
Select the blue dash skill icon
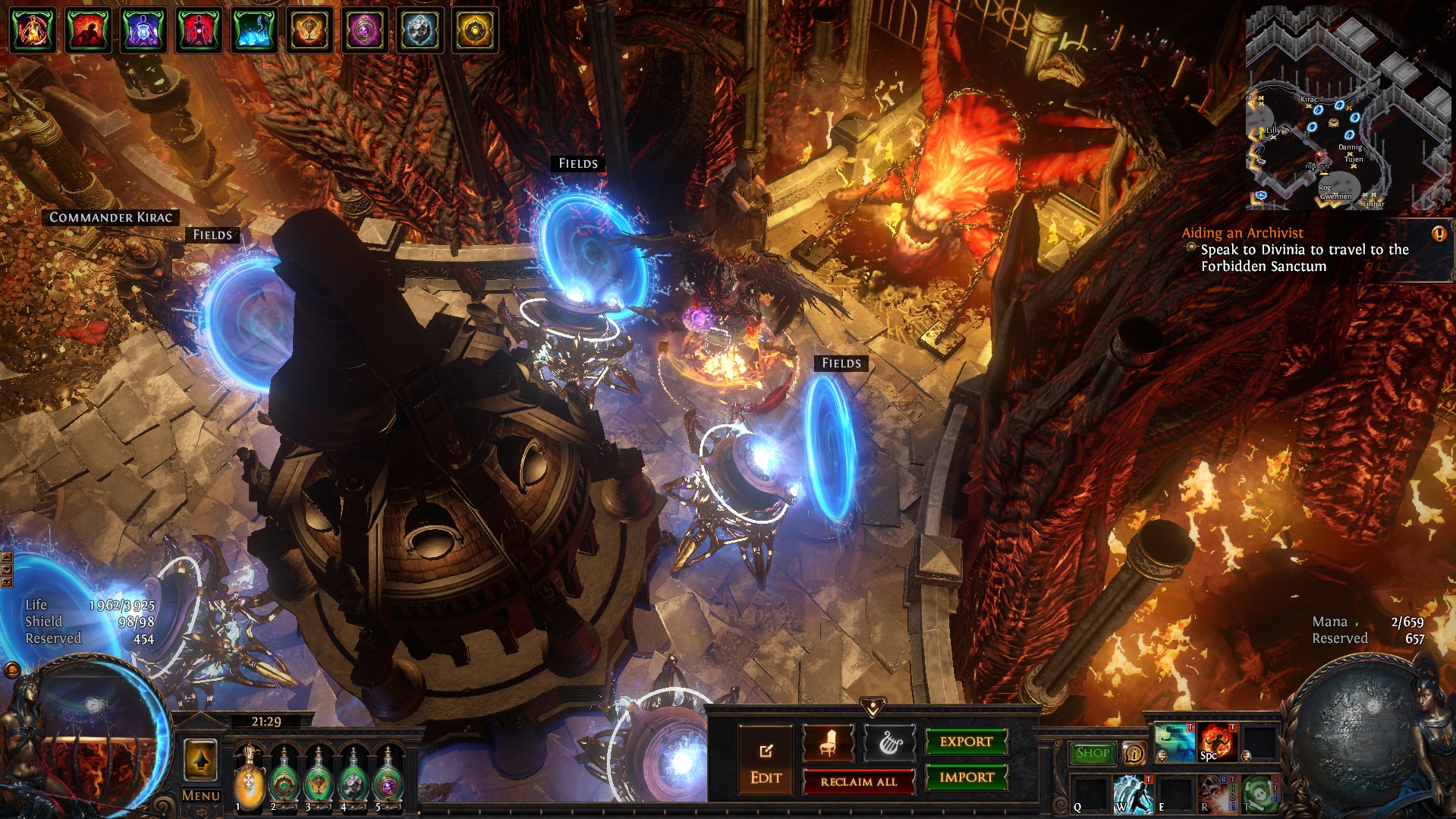(x=1174, y=742)
